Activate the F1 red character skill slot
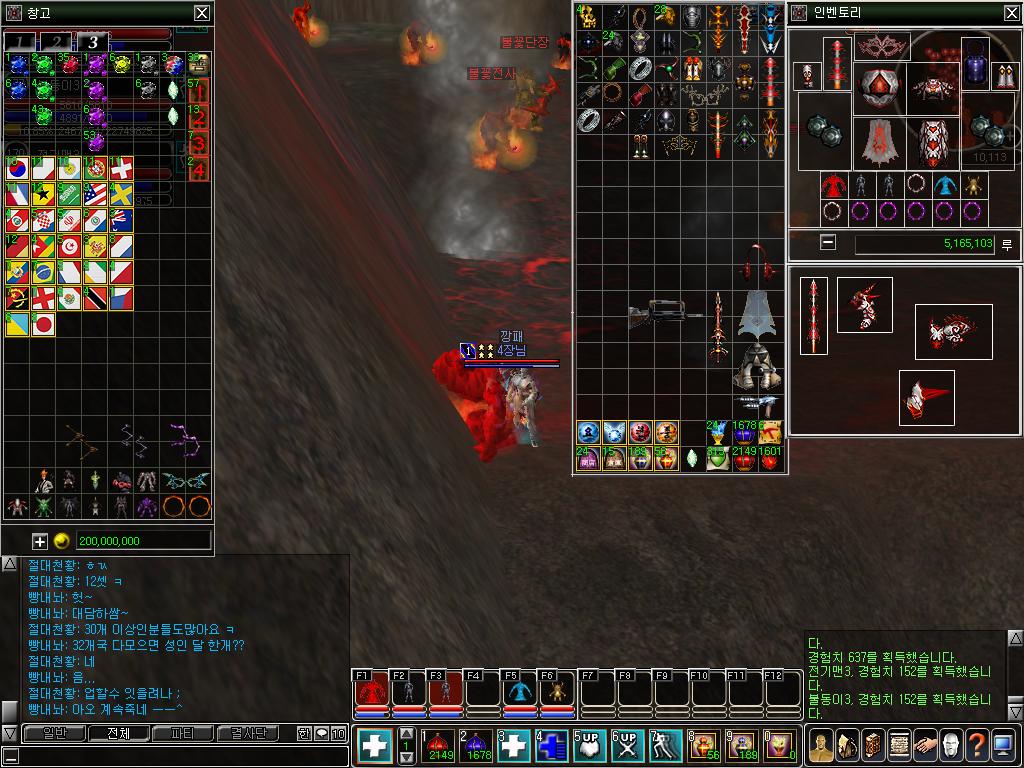1024x768 pixels. pyautogui.click(x=372, y=692)
